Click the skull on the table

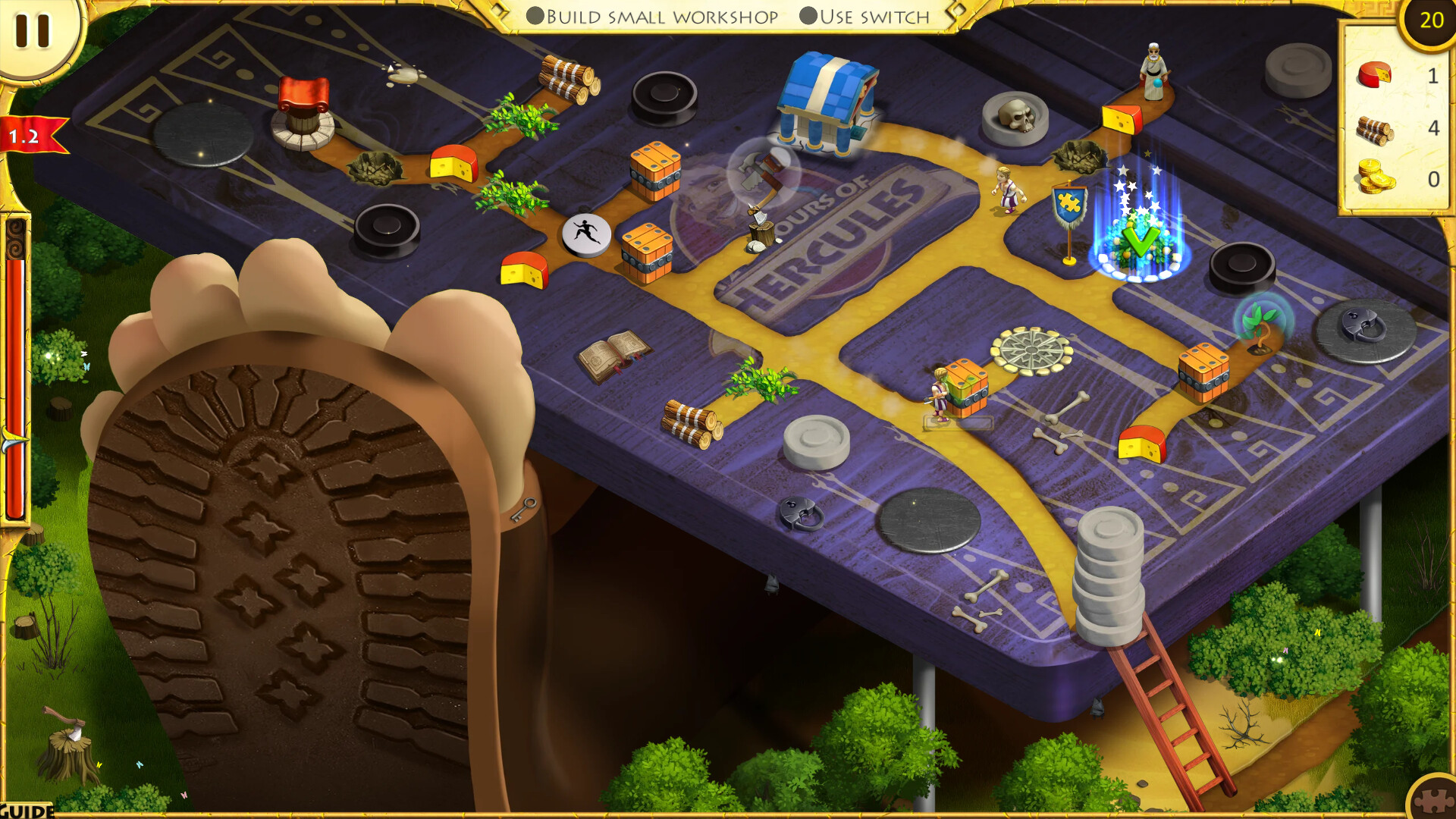1015,114
